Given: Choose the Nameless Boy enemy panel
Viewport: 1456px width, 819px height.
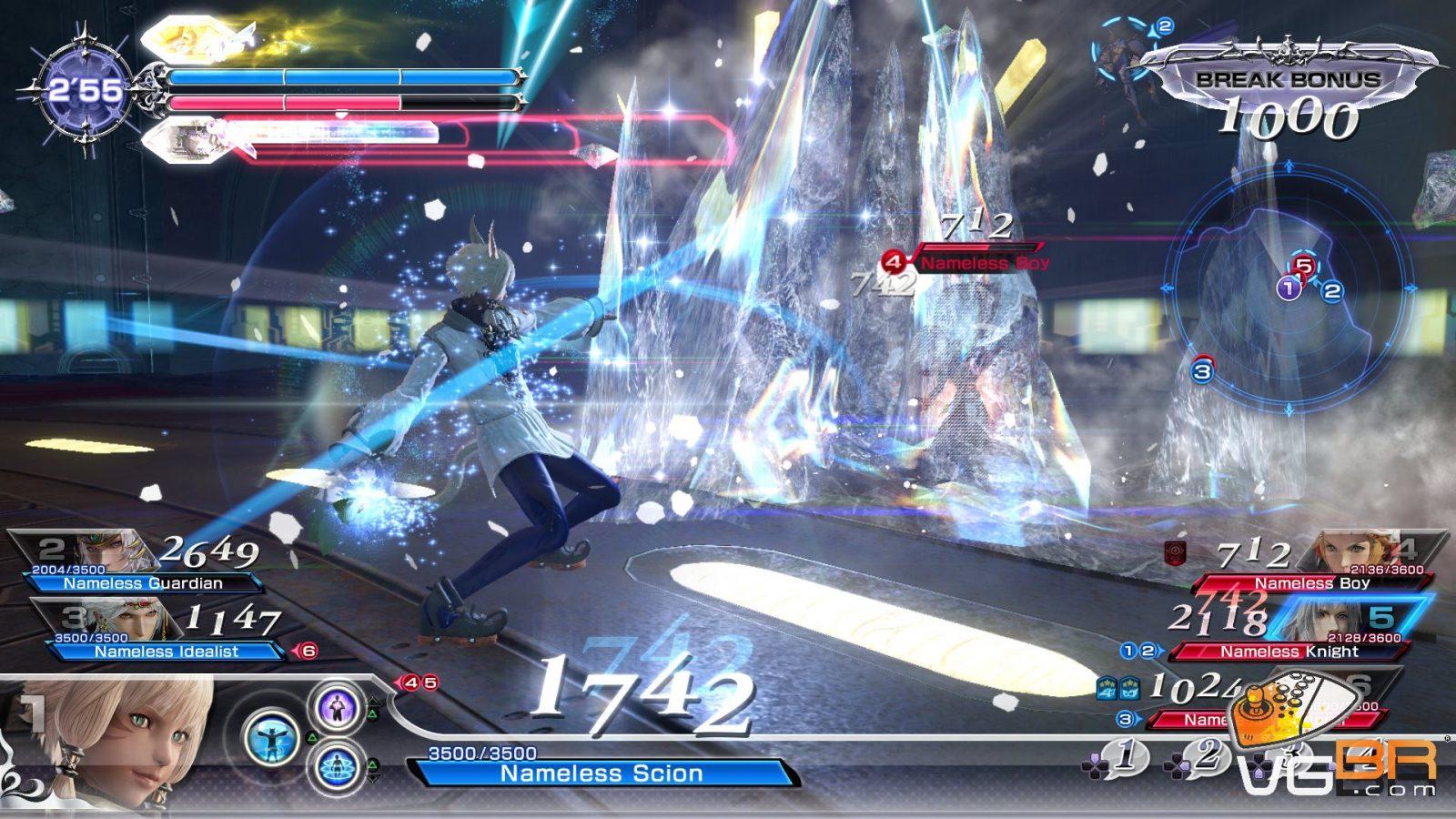Looking at the screenshot, I should [x=1310, y=564].
